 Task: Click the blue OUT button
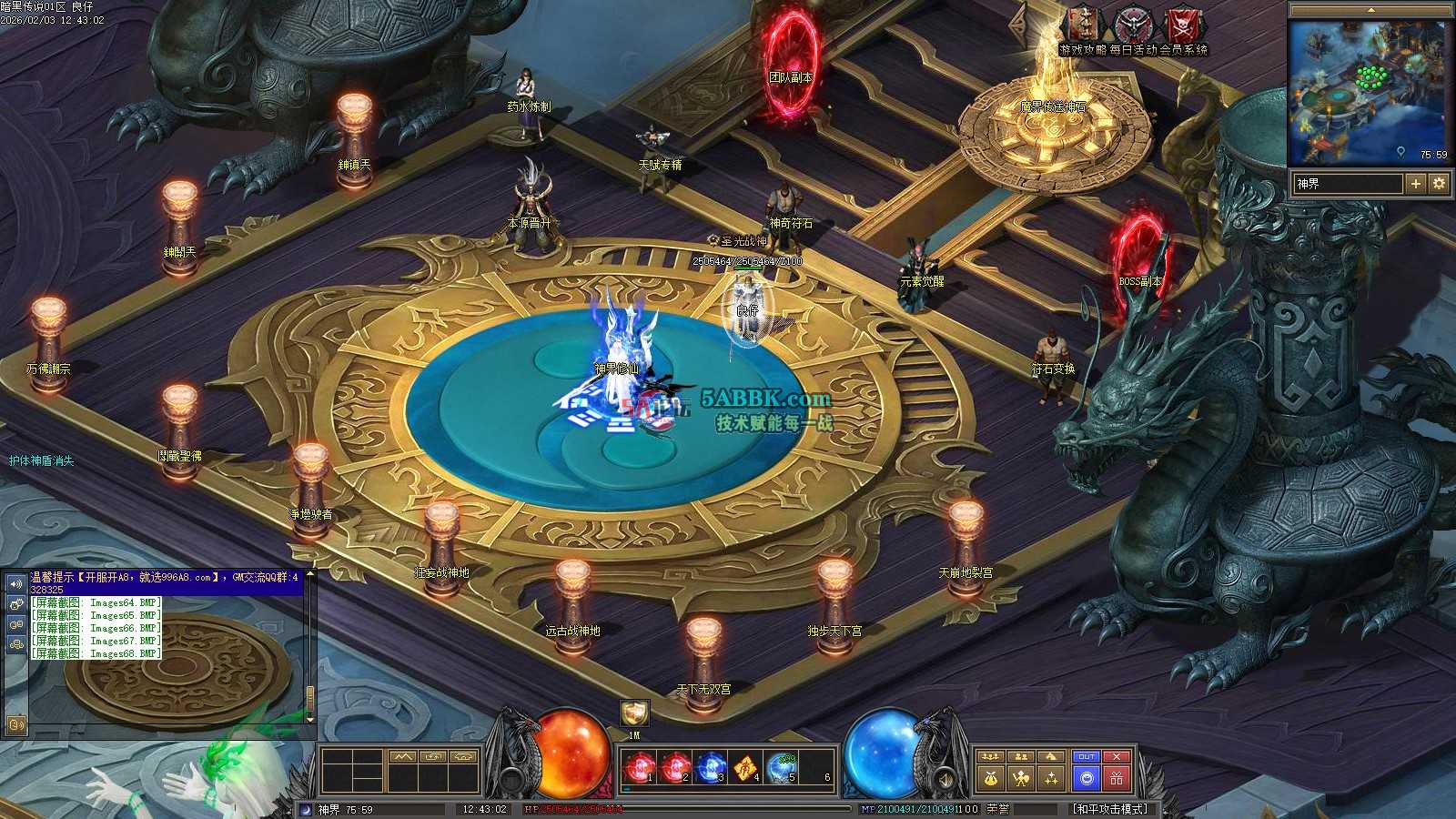click(1087, 756)
